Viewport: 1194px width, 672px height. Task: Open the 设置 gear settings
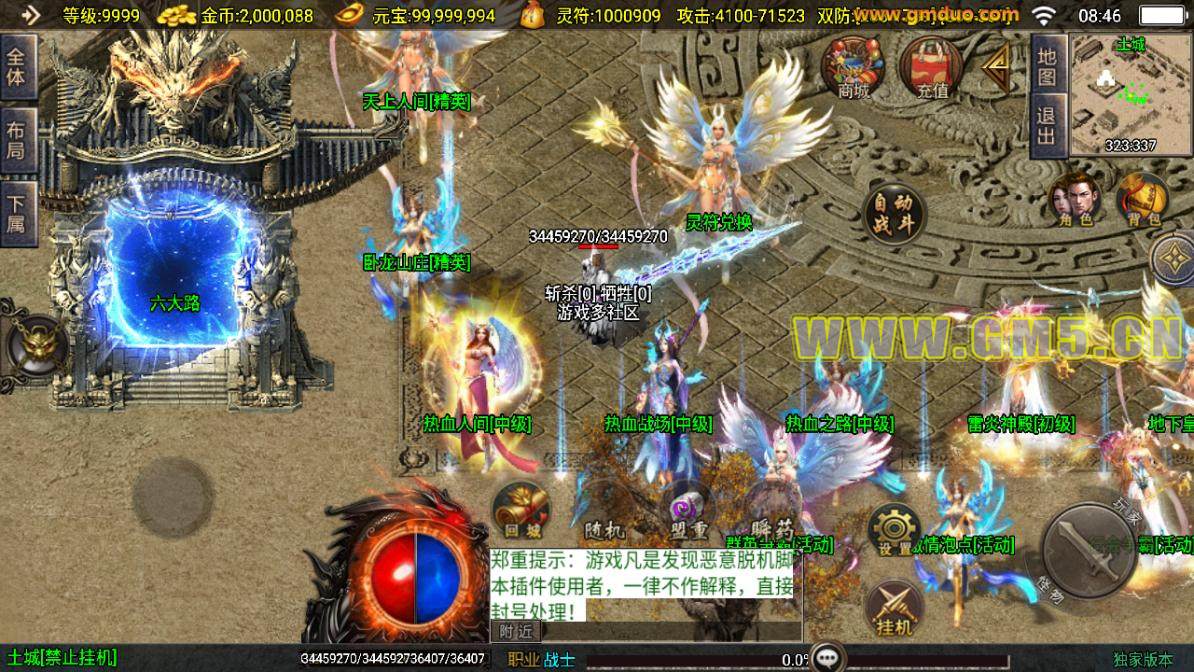[893, 528]
